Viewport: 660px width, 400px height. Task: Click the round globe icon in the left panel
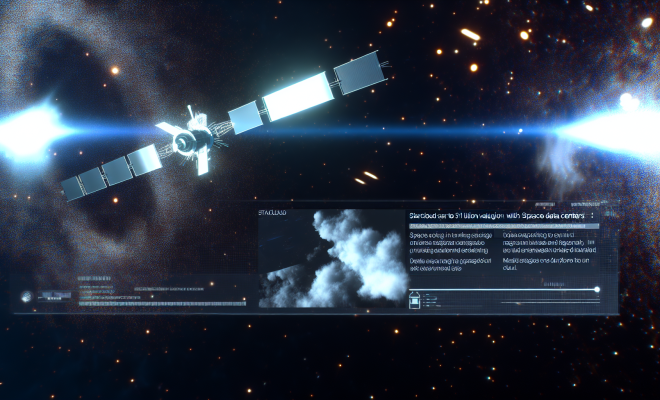27,295
